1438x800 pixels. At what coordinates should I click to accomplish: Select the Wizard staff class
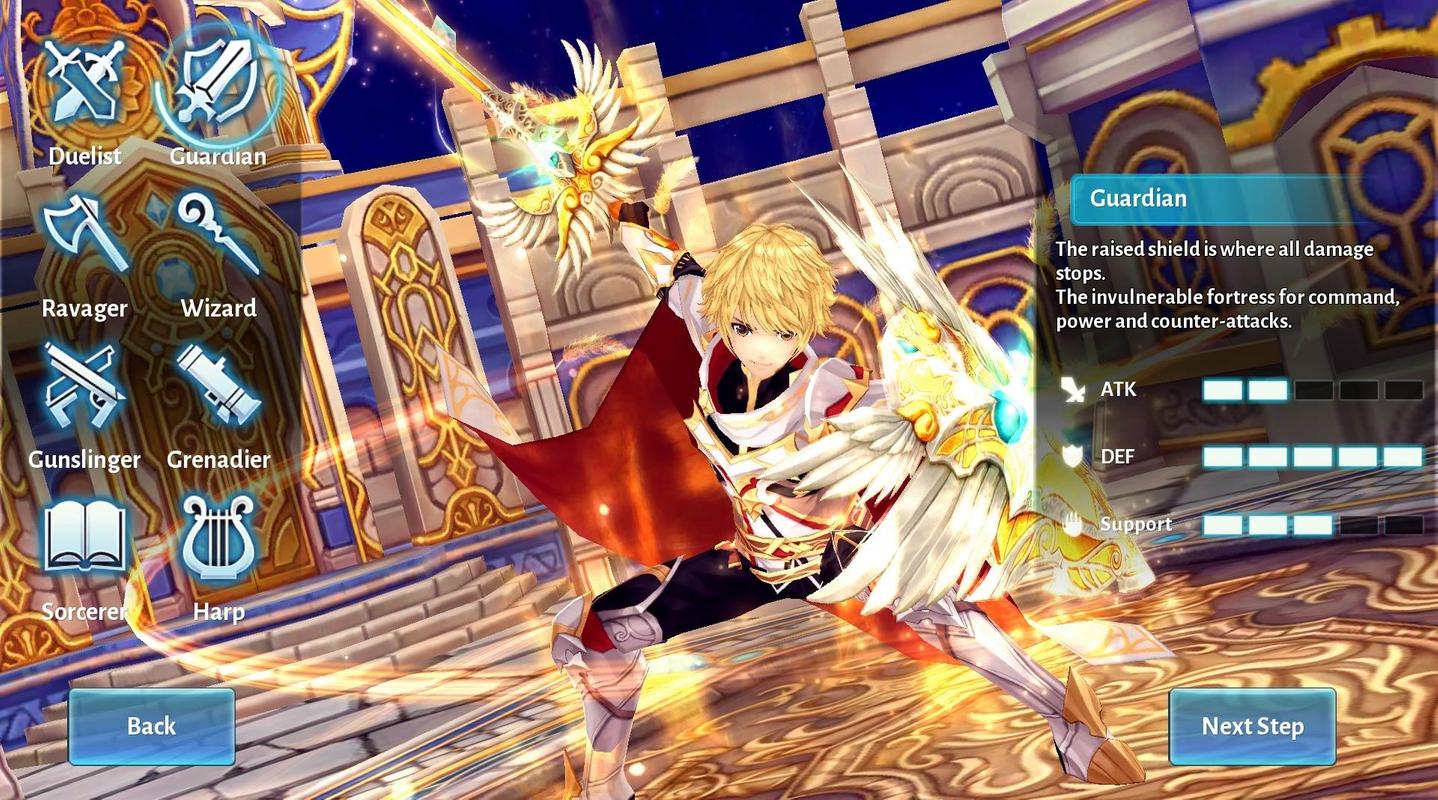[218, 238]
